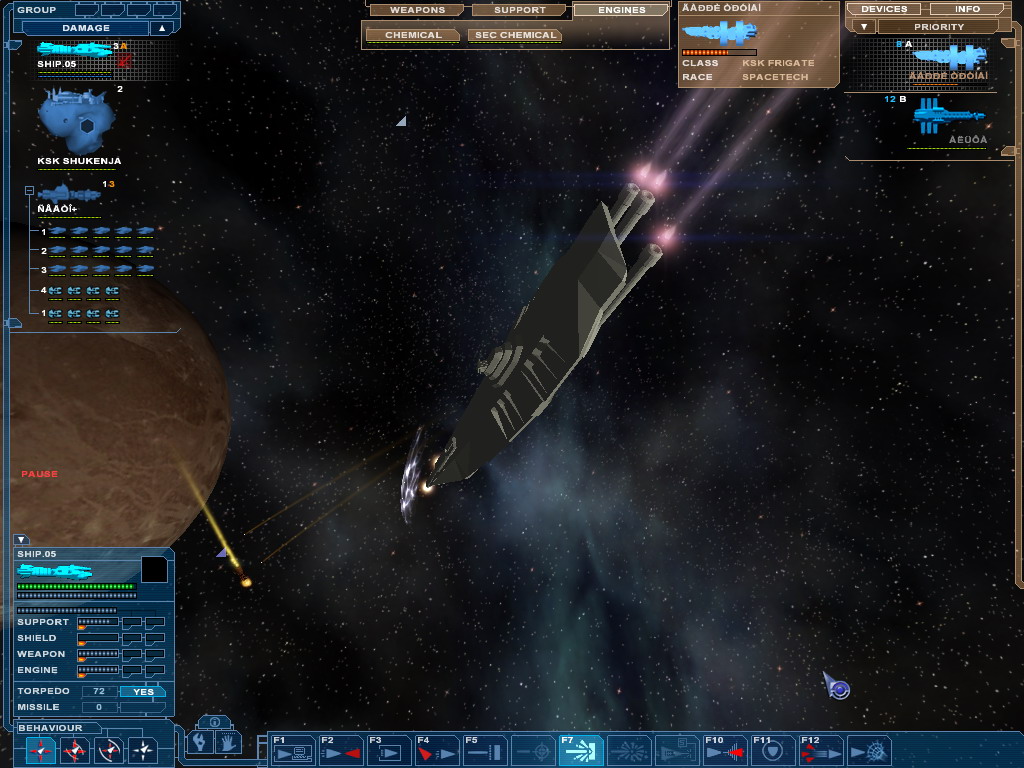
Task: Trigger the F1 command icon
Action: click(293, 750)
